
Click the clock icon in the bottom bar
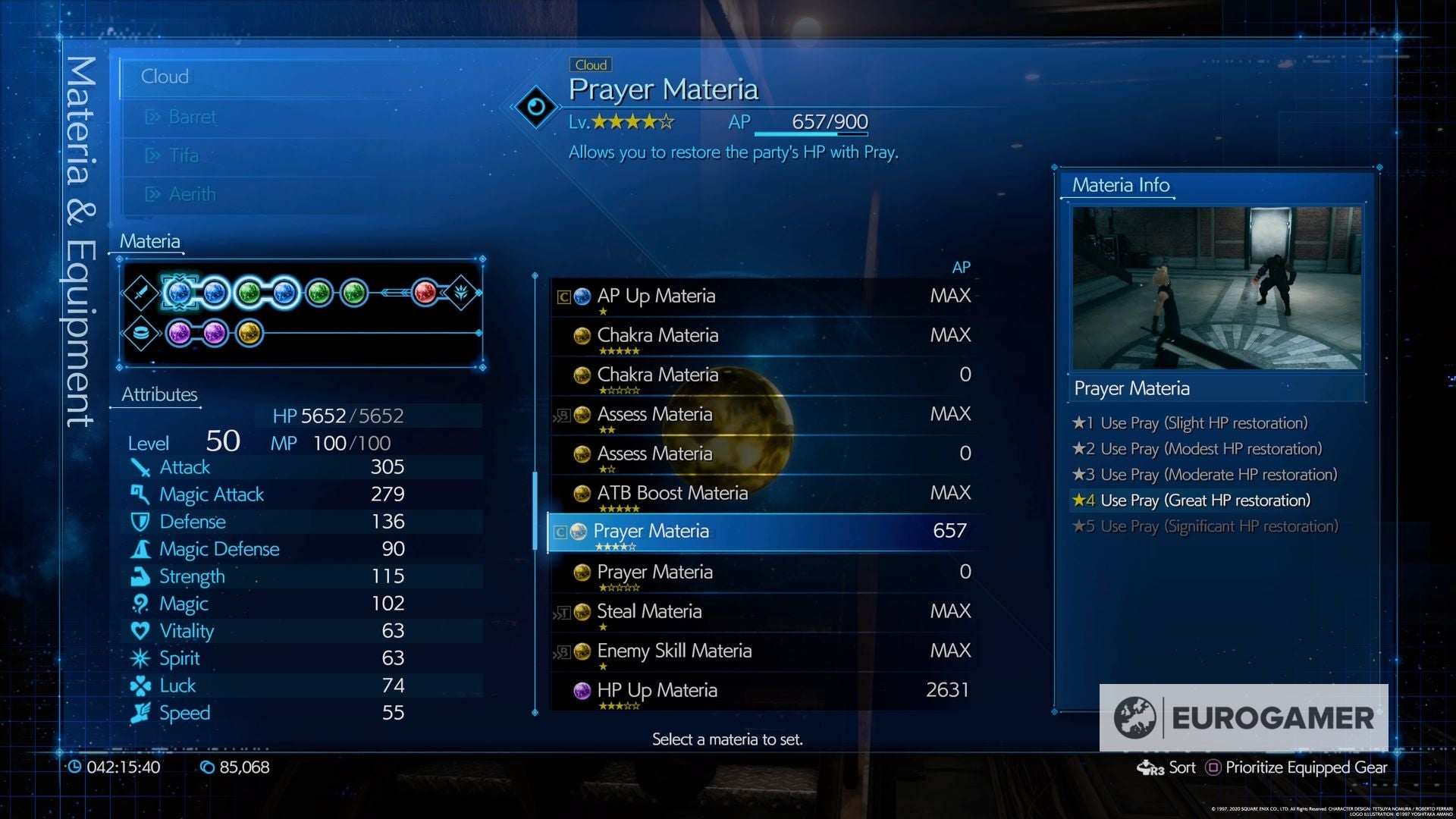click(x=74, y=767)
